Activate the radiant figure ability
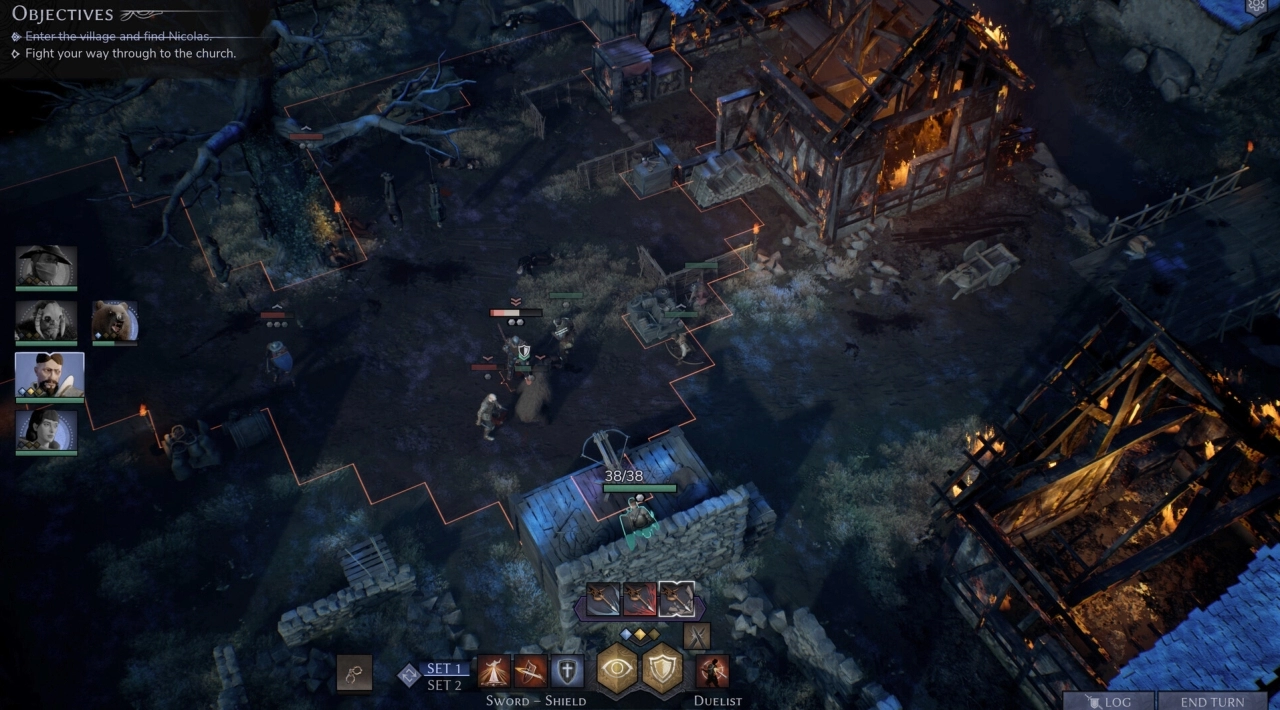 (x=494, y=671)
